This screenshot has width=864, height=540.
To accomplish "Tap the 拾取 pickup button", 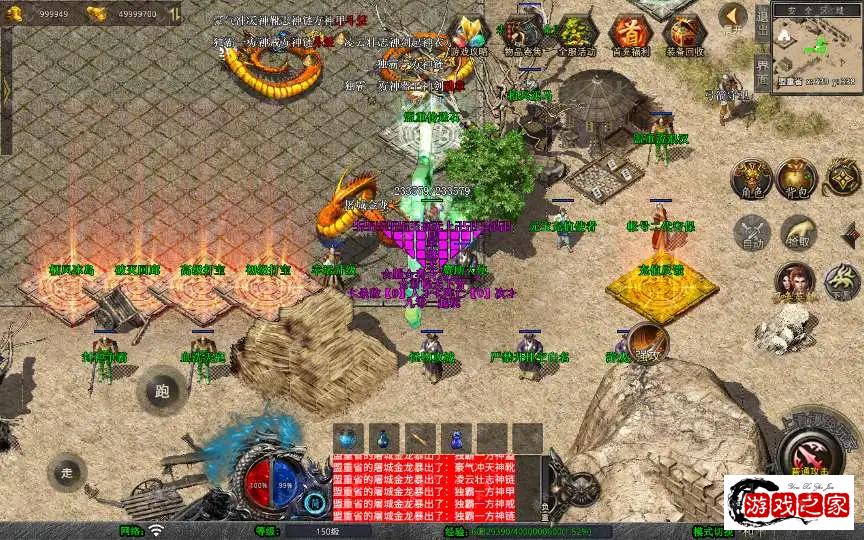I will pyautogui.click(x=797, y=233).
